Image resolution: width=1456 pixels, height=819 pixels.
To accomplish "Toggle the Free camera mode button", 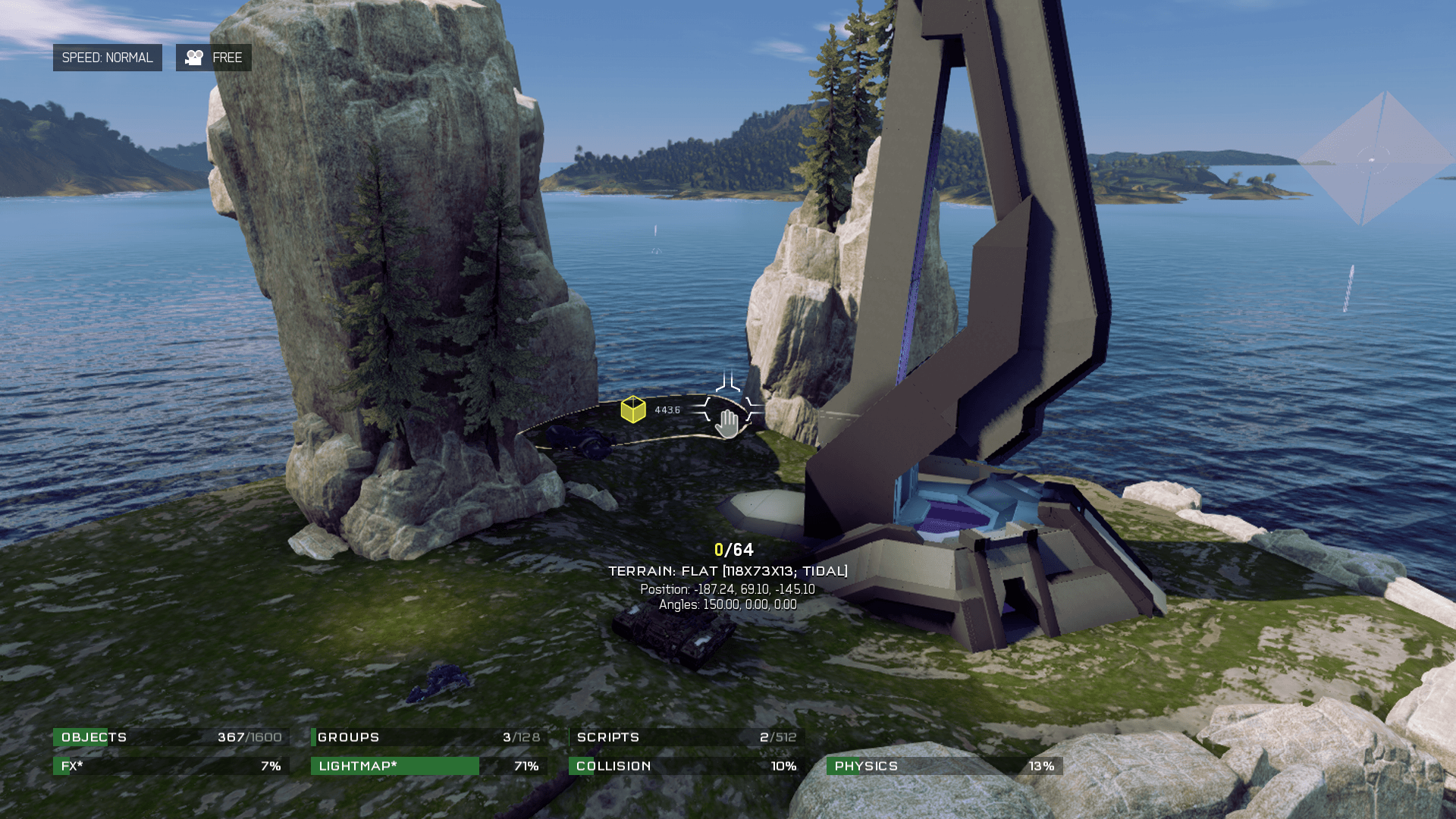I will (x=214, y=58).
